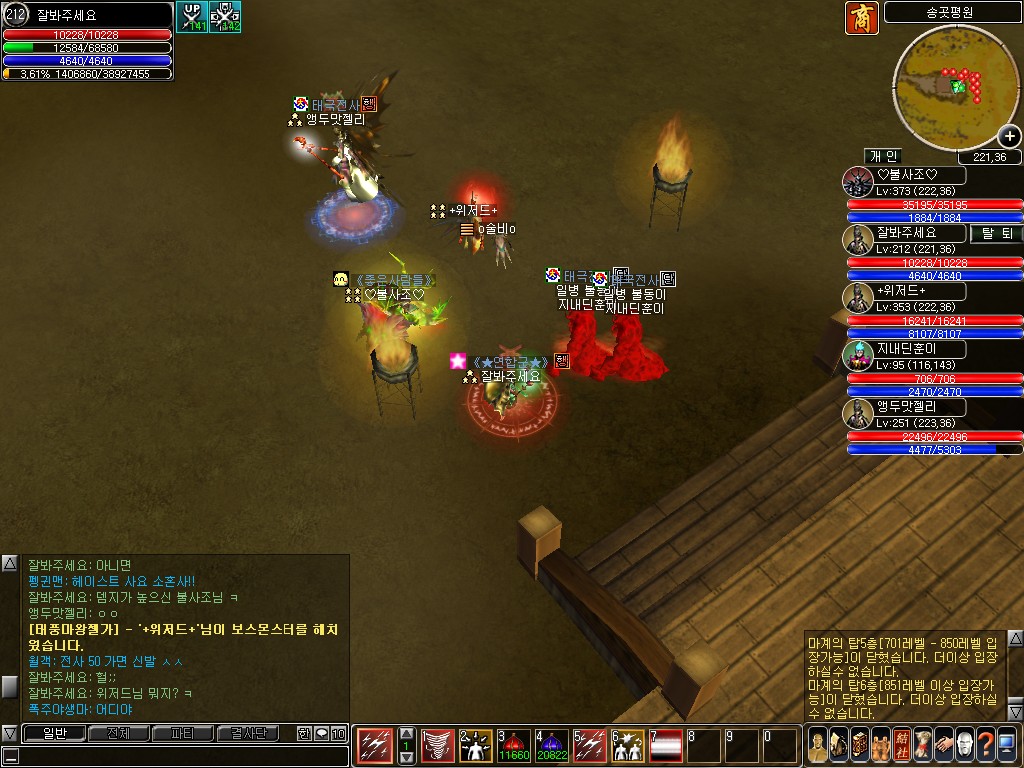1024x768 pixels.
Task: Click the 개인 party mode button
Action: pos(883,156)
